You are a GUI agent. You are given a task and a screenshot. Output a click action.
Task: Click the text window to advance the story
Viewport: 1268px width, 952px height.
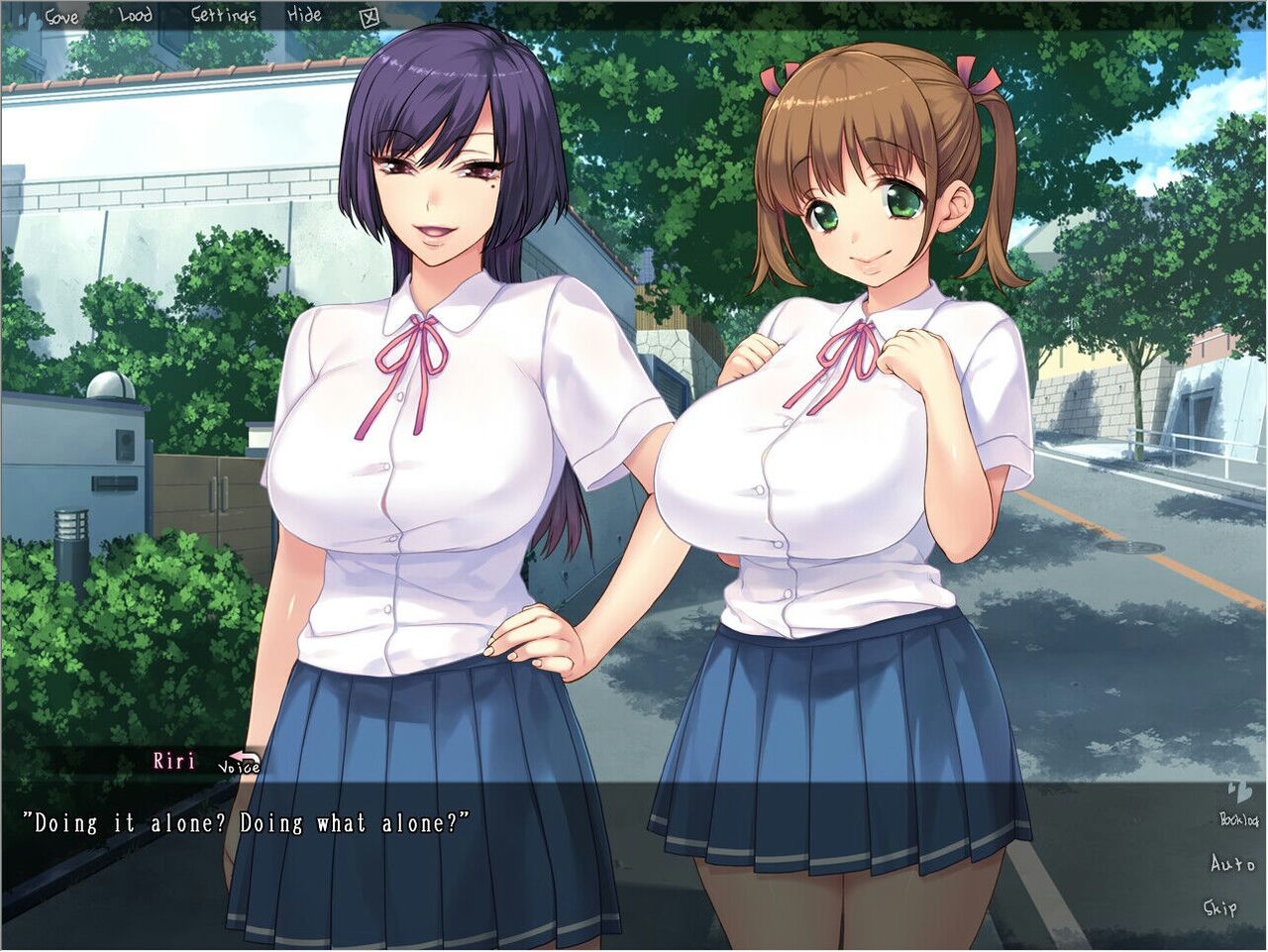594,872
